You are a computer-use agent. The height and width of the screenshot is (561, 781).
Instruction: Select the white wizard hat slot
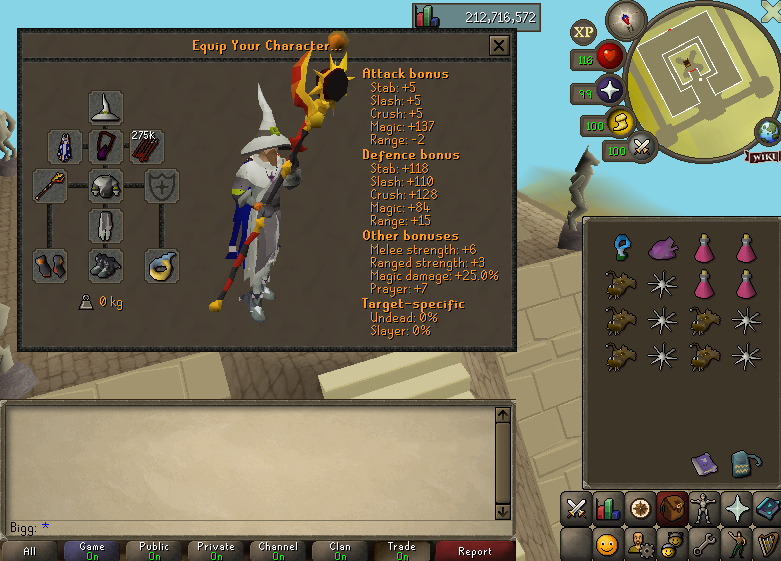click(x=106, y=107)
